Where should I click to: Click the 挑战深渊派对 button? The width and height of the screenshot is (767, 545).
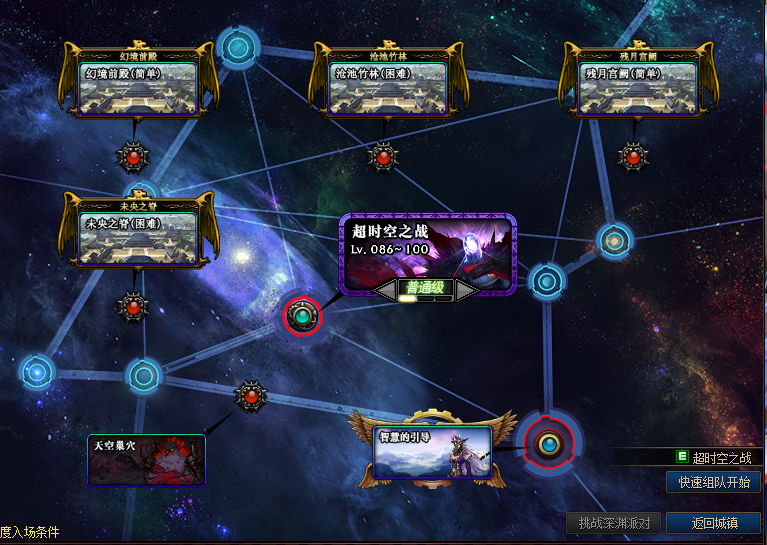(x=614, y=522)
